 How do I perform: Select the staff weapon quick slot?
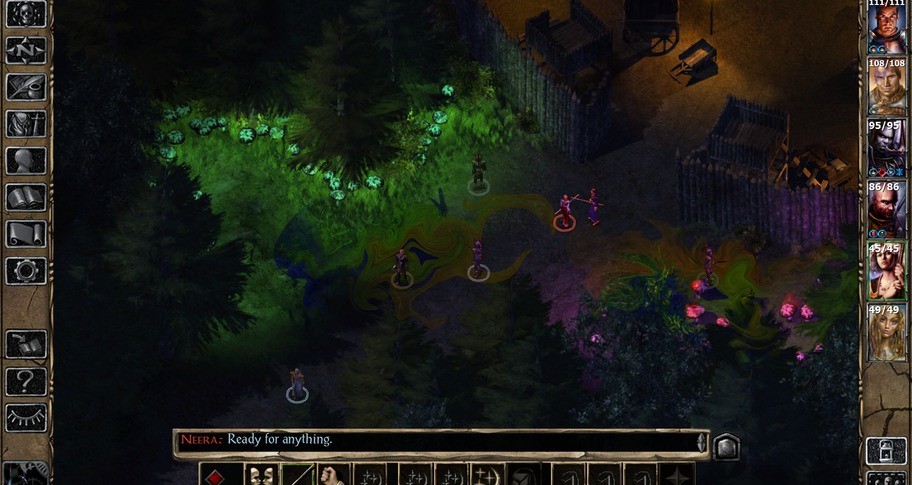[298, 475]
